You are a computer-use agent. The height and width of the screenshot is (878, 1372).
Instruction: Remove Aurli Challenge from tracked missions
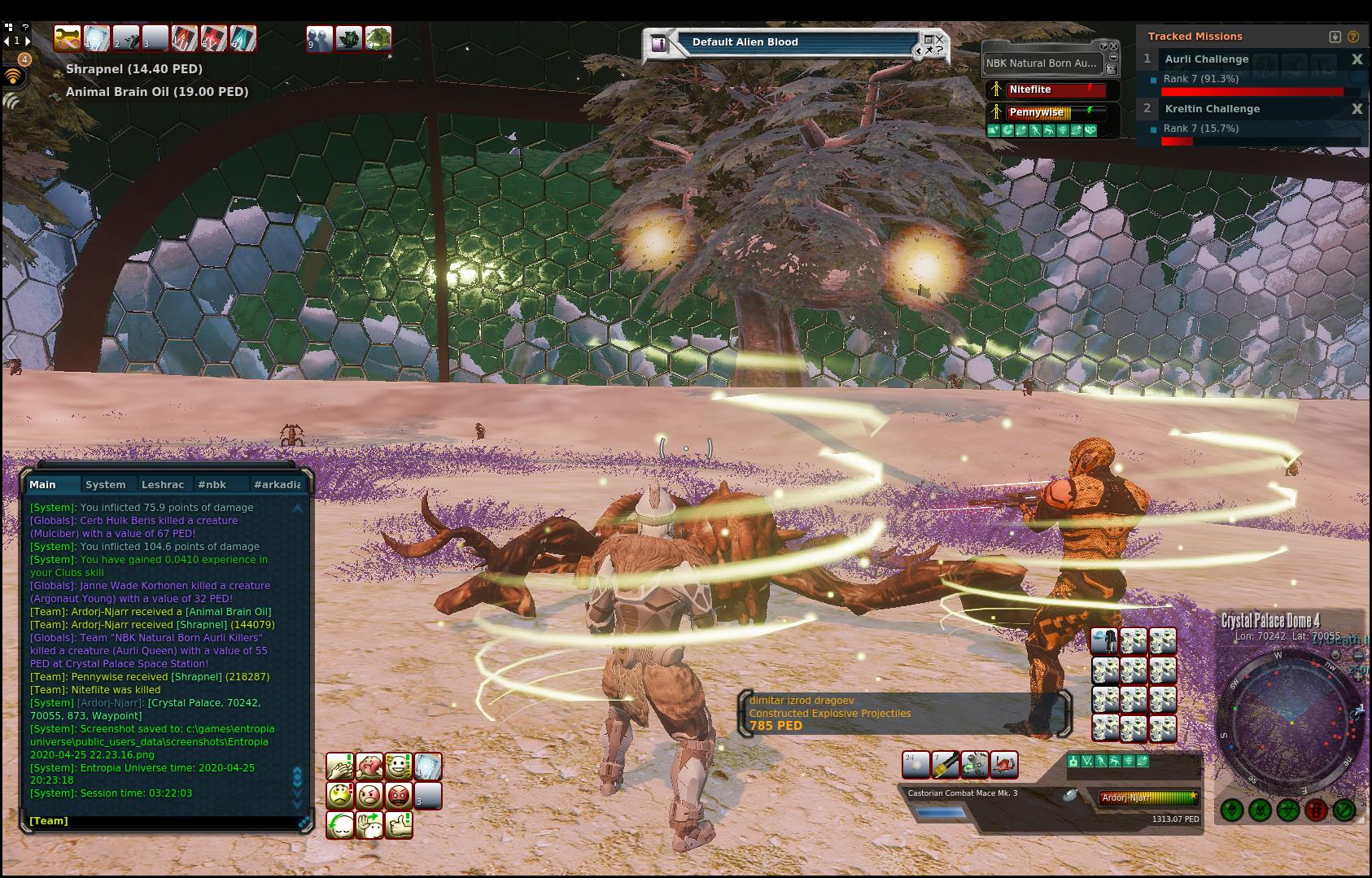(x=1357, y=59)
